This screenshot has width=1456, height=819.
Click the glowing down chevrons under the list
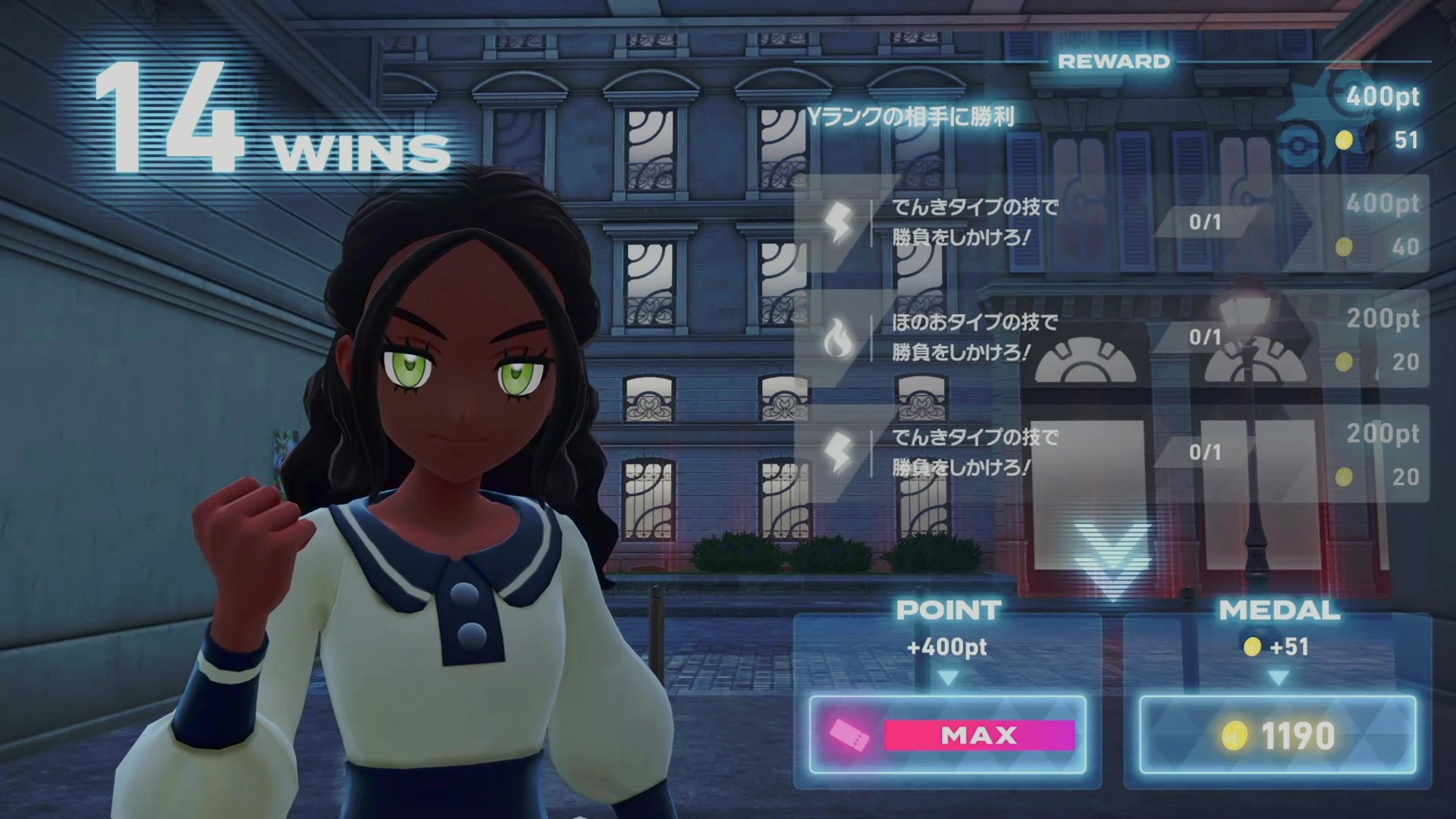pos(1112,560)
